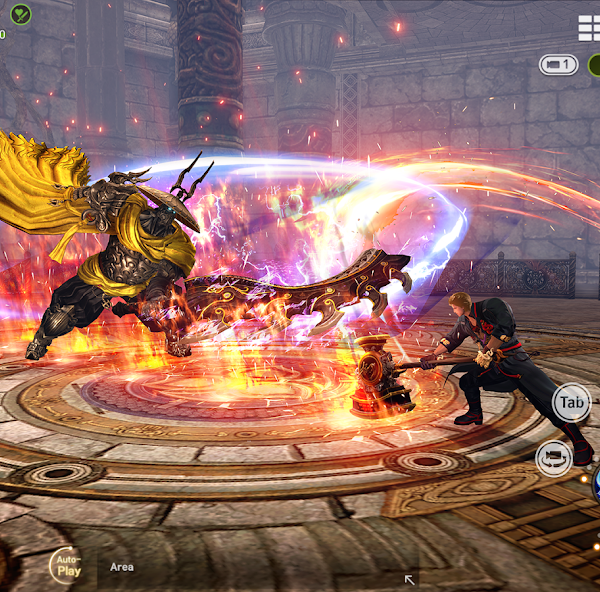Click the green heart shield icon
The width and height of the screenshot is (600, 592).
20,14
